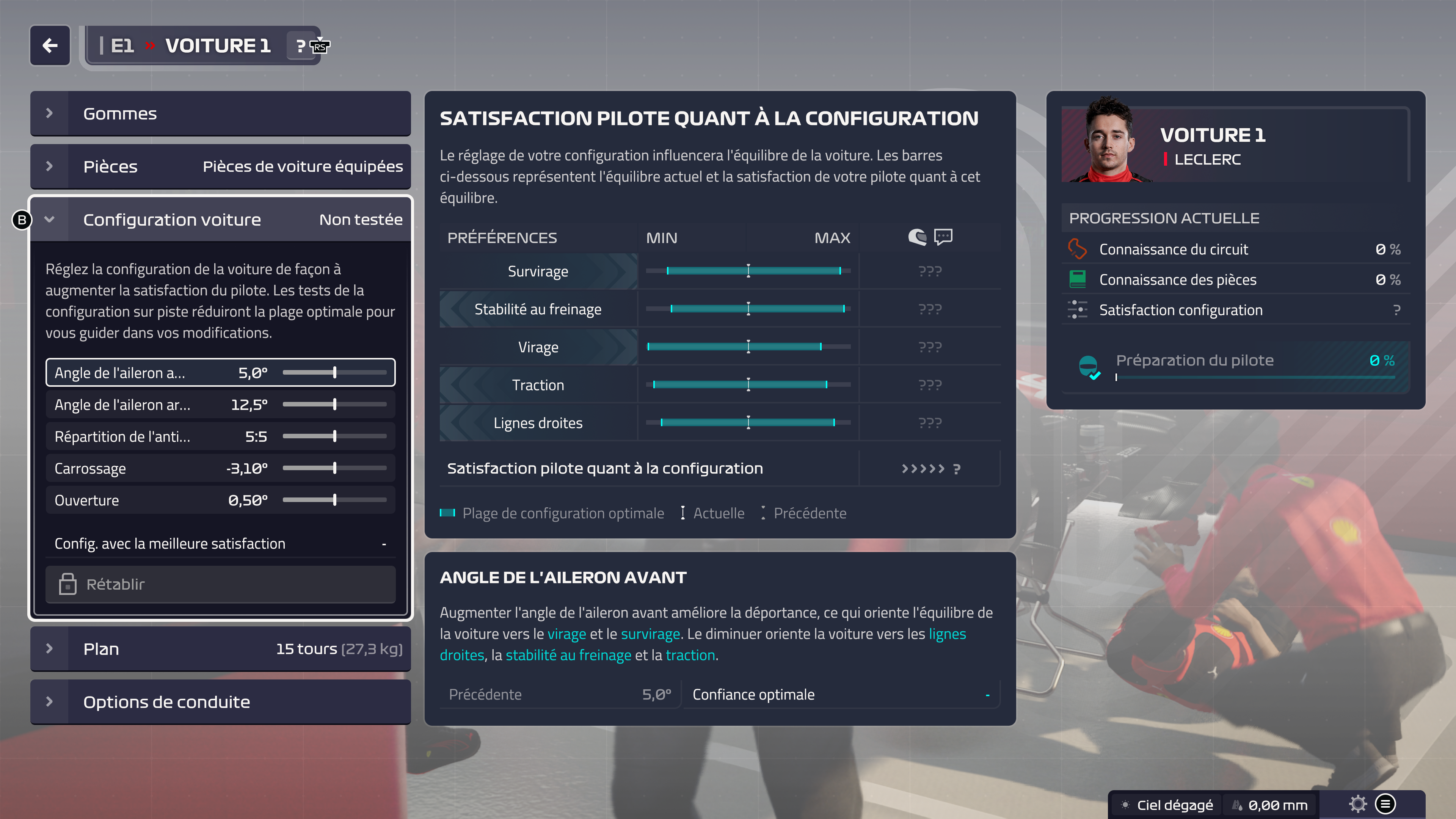1456x819 pixels.
Task: Select the Angle de l'aileron avant row
Action: 220,372
